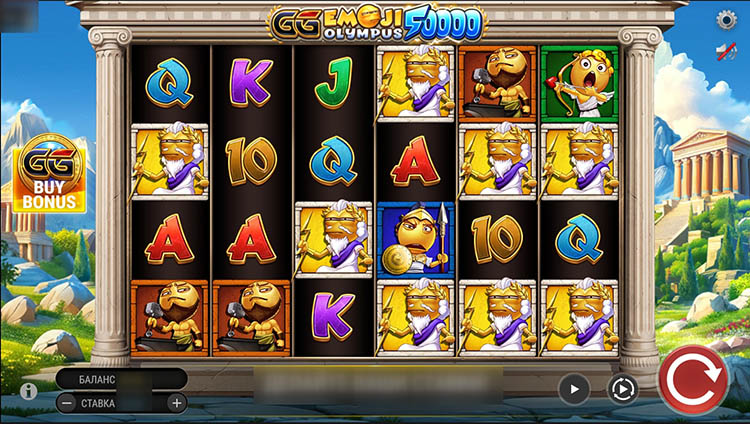The width and height of the screenshot is (750, 424).
Task: Start turbo play with the triangle button
Action: (x=574, y=388)
